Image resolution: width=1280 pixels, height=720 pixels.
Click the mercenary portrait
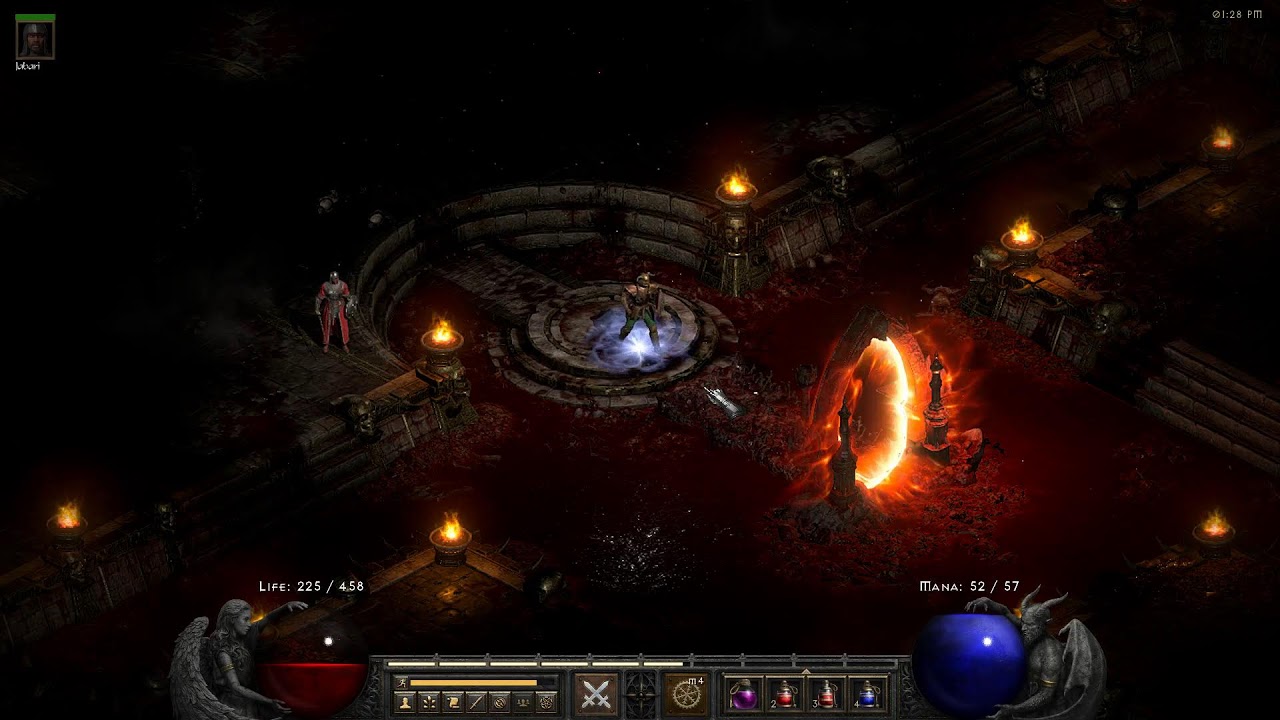35,39
